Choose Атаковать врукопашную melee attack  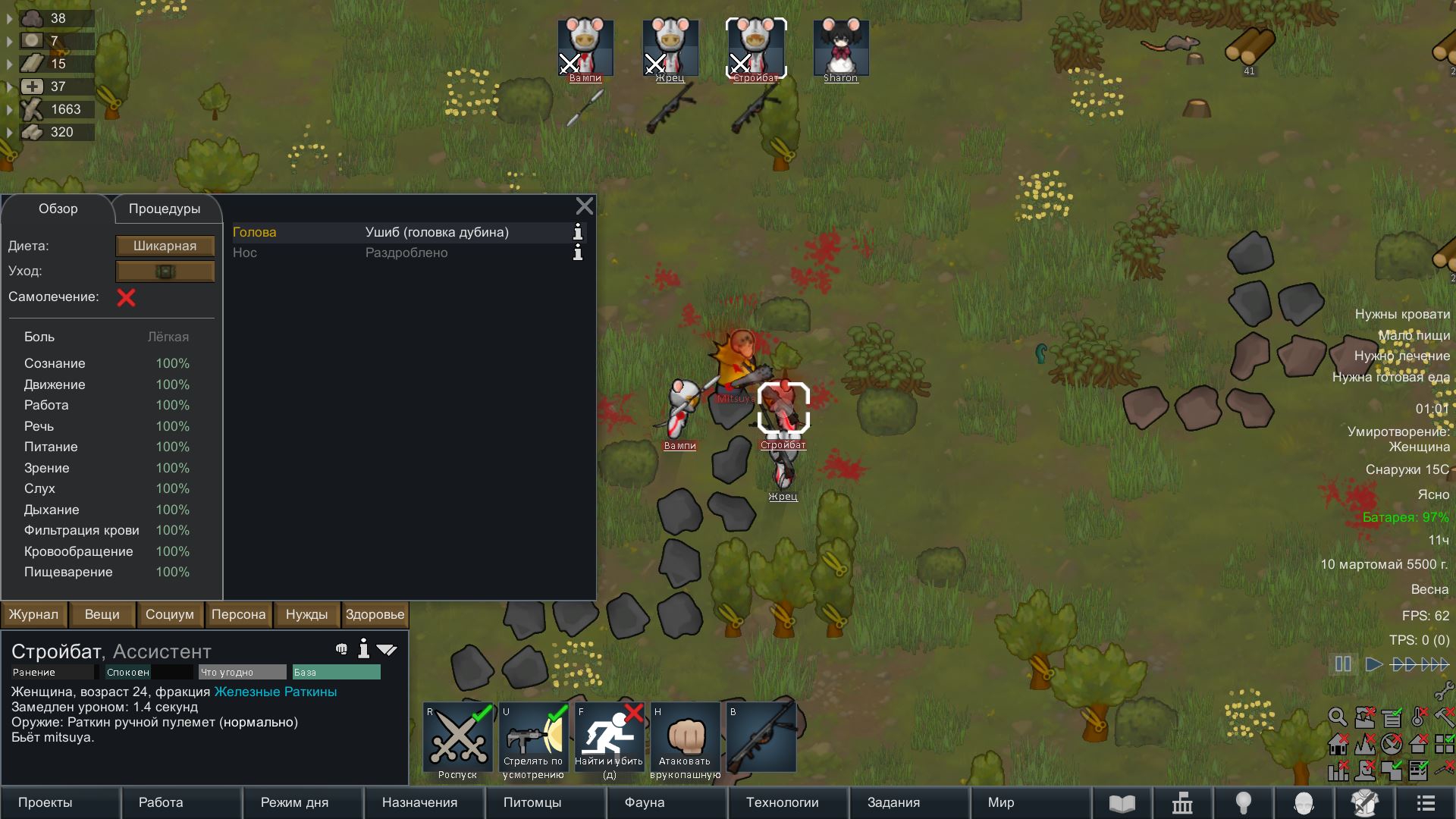click(686, 738)
